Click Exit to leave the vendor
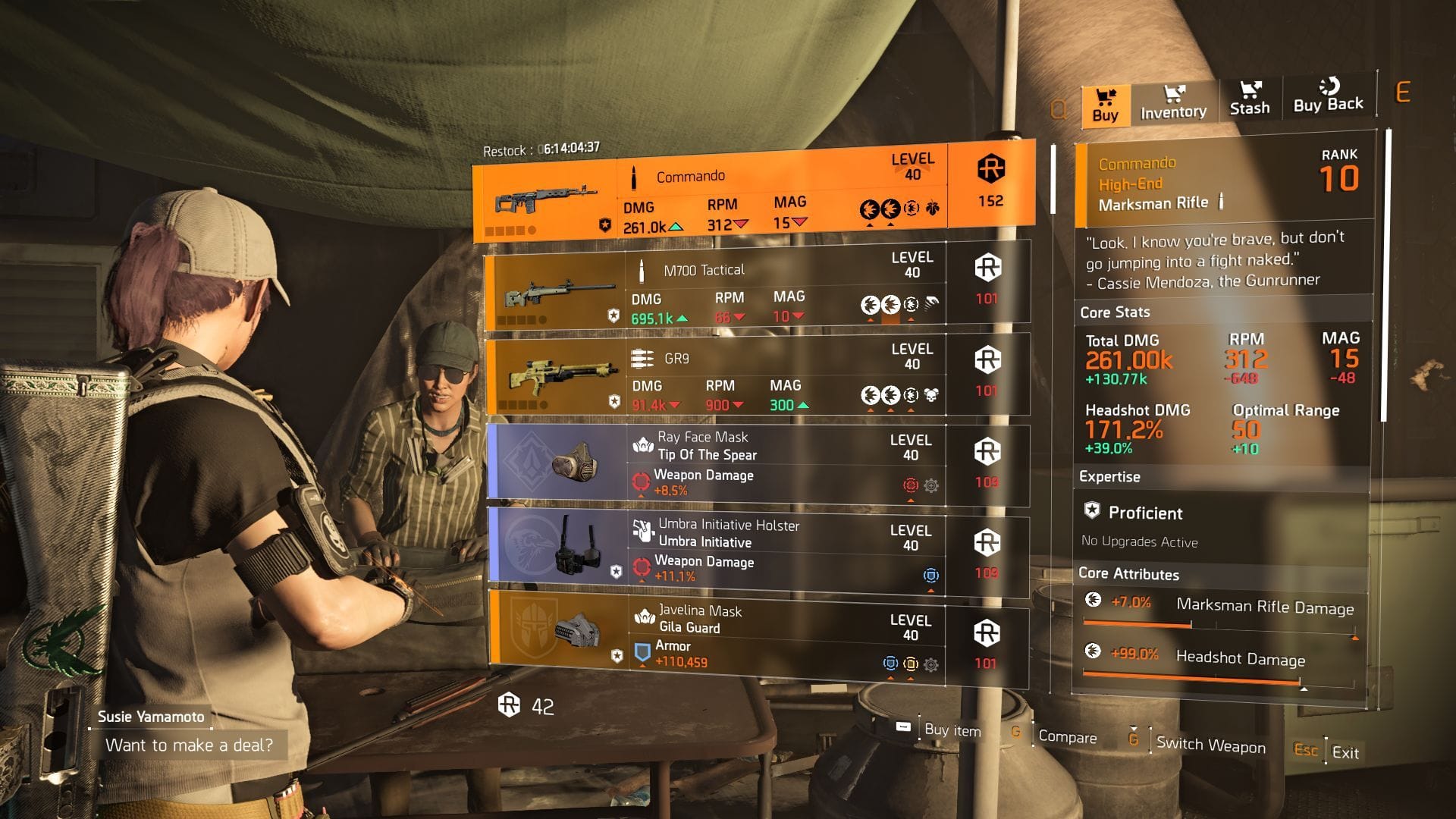The height and width of the screenshot is (819, 1456). click(x=1345, y=753)
